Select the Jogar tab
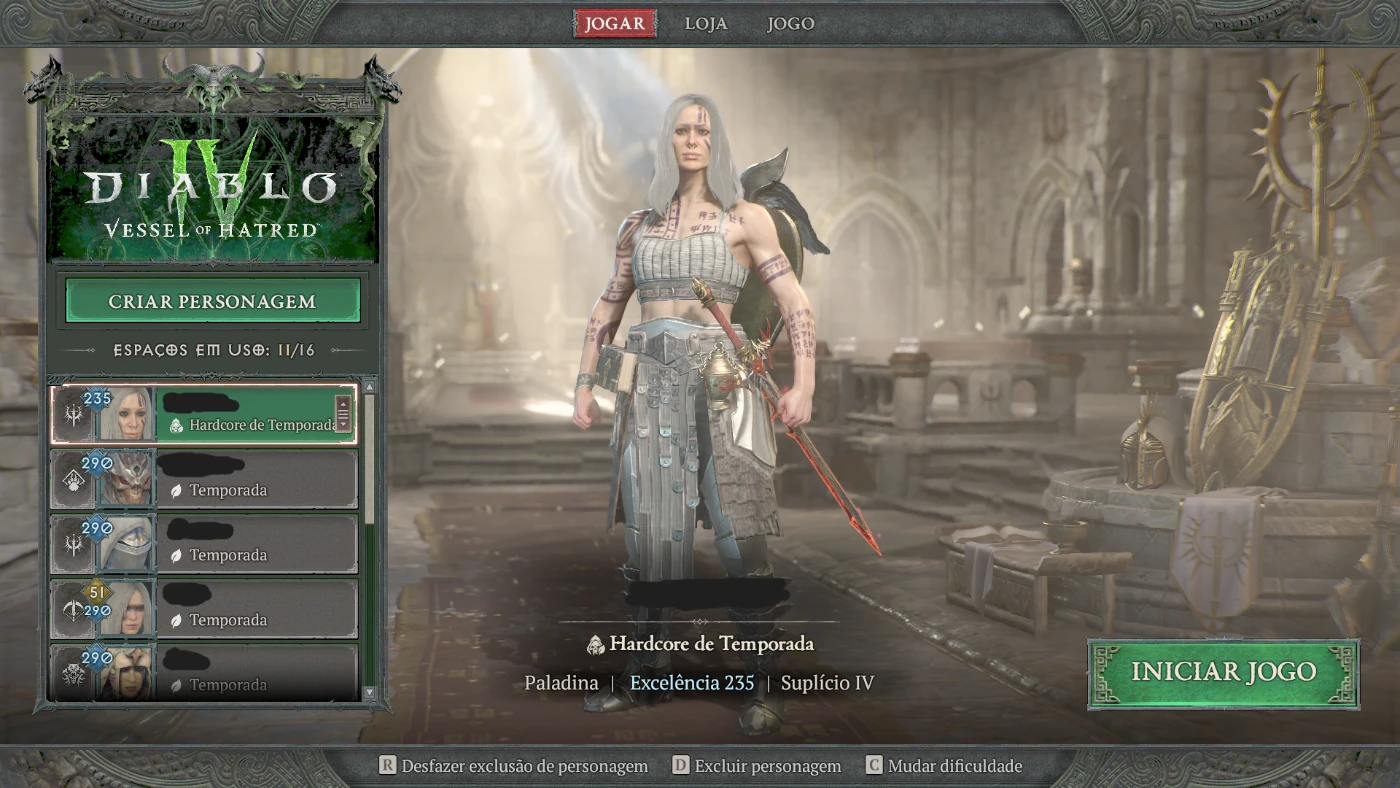Screen dimensions: 1400x788 click(x=615, y=24)
